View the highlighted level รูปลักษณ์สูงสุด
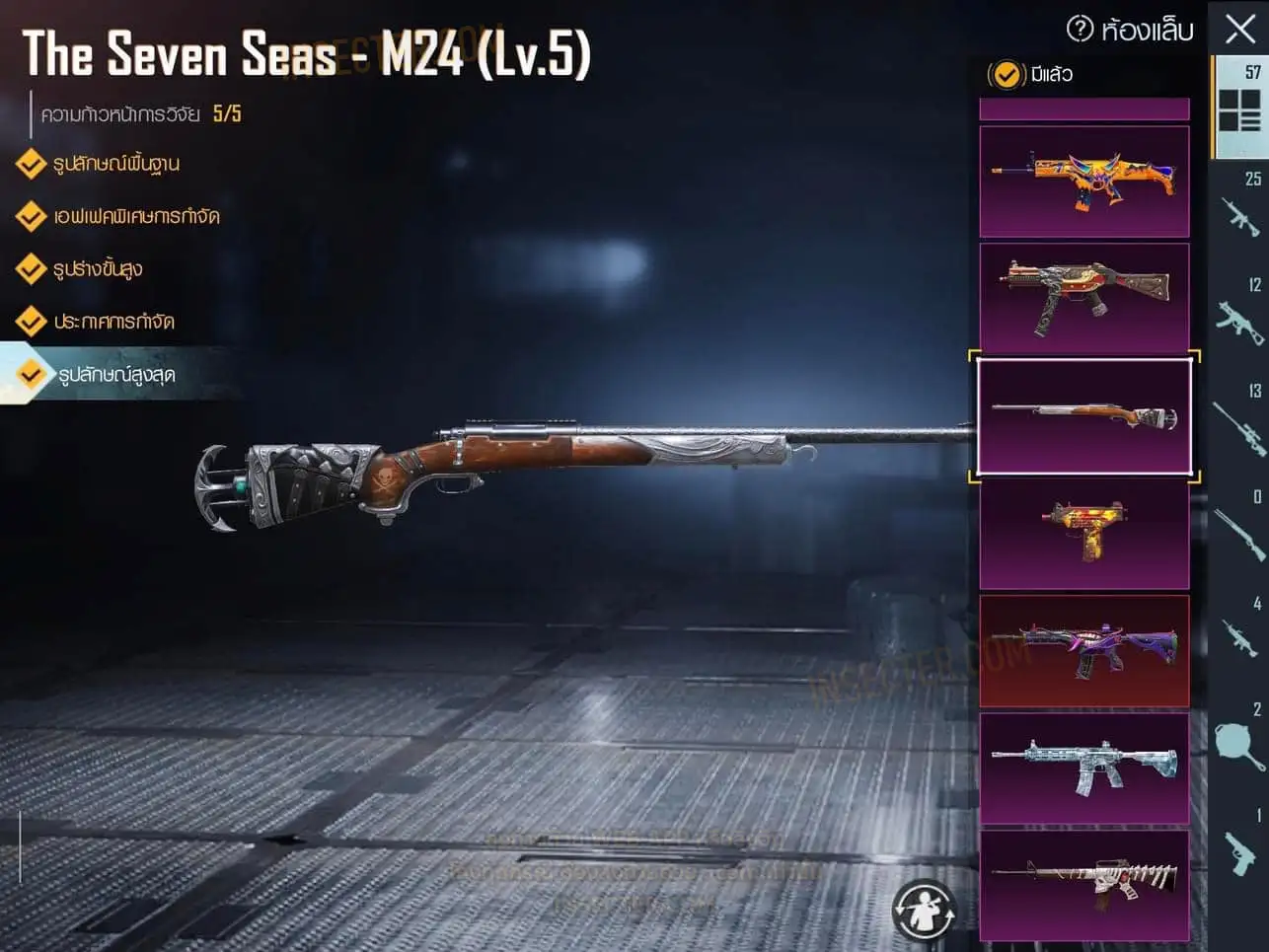The height and width of the screenshot is (952, 1269). coord(116,375)
